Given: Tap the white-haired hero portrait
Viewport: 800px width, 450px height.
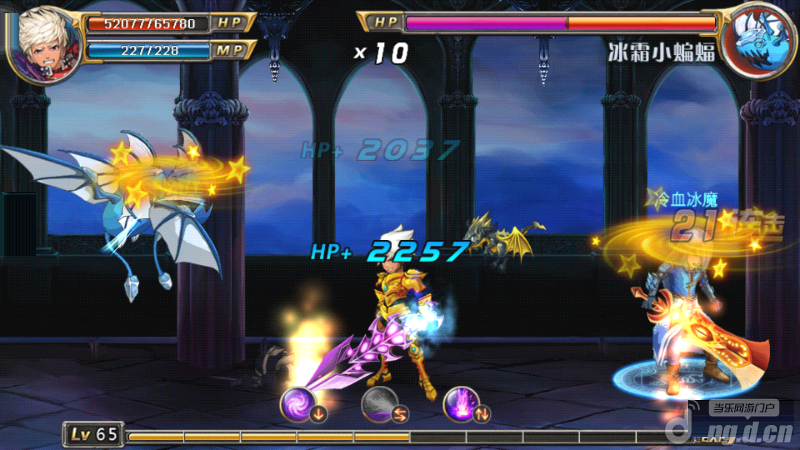Looking at the screenshot, I should 43,40.
